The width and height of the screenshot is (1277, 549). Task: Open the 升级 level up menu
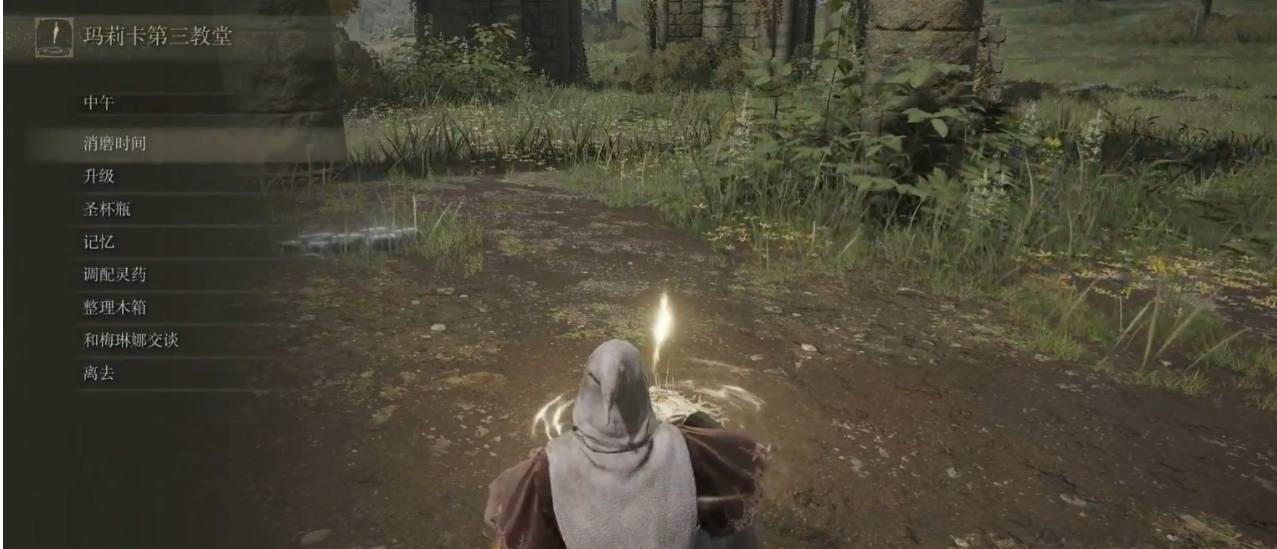tap(99, 177)
